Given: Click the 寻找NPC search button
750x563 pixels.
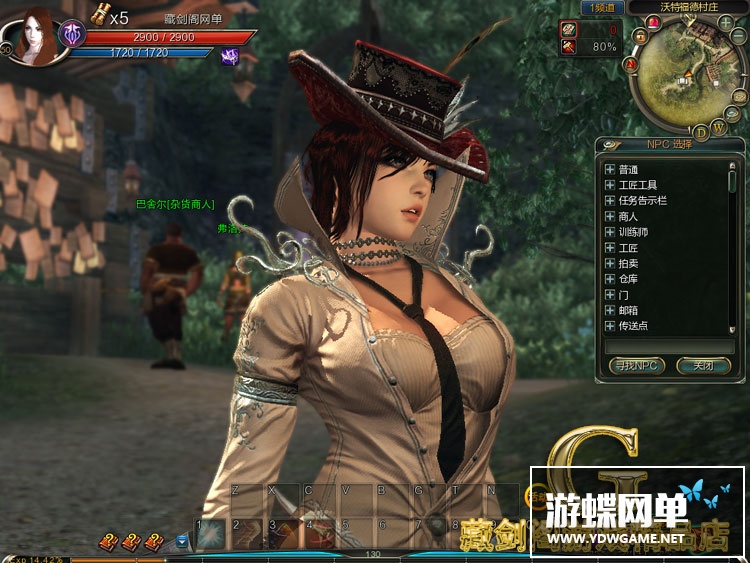Looking at the screenshot, I should [x=637, y=366].
